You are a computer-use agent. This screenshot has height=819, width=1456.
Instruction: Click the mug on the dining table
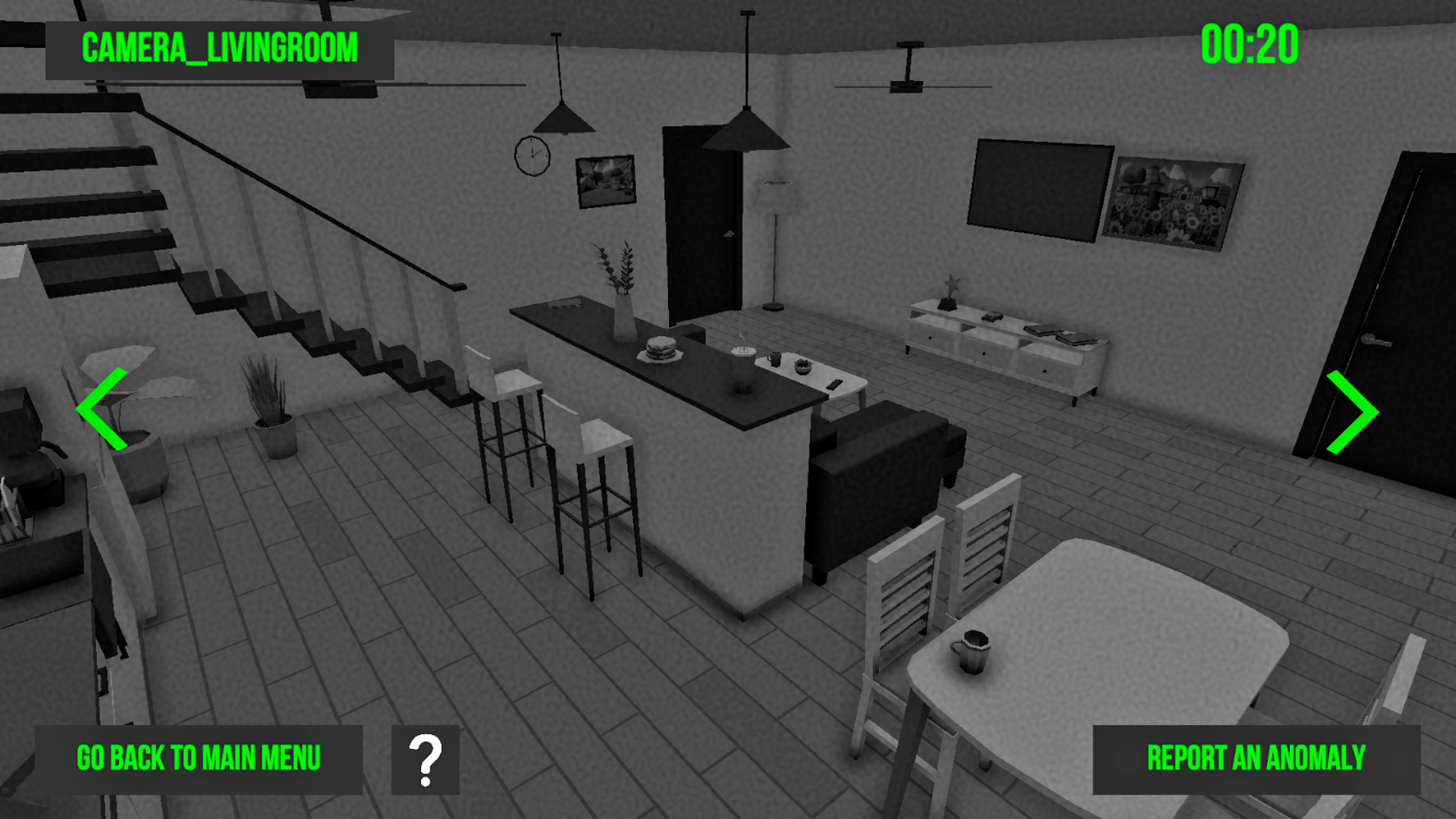[x=972, y=652]
